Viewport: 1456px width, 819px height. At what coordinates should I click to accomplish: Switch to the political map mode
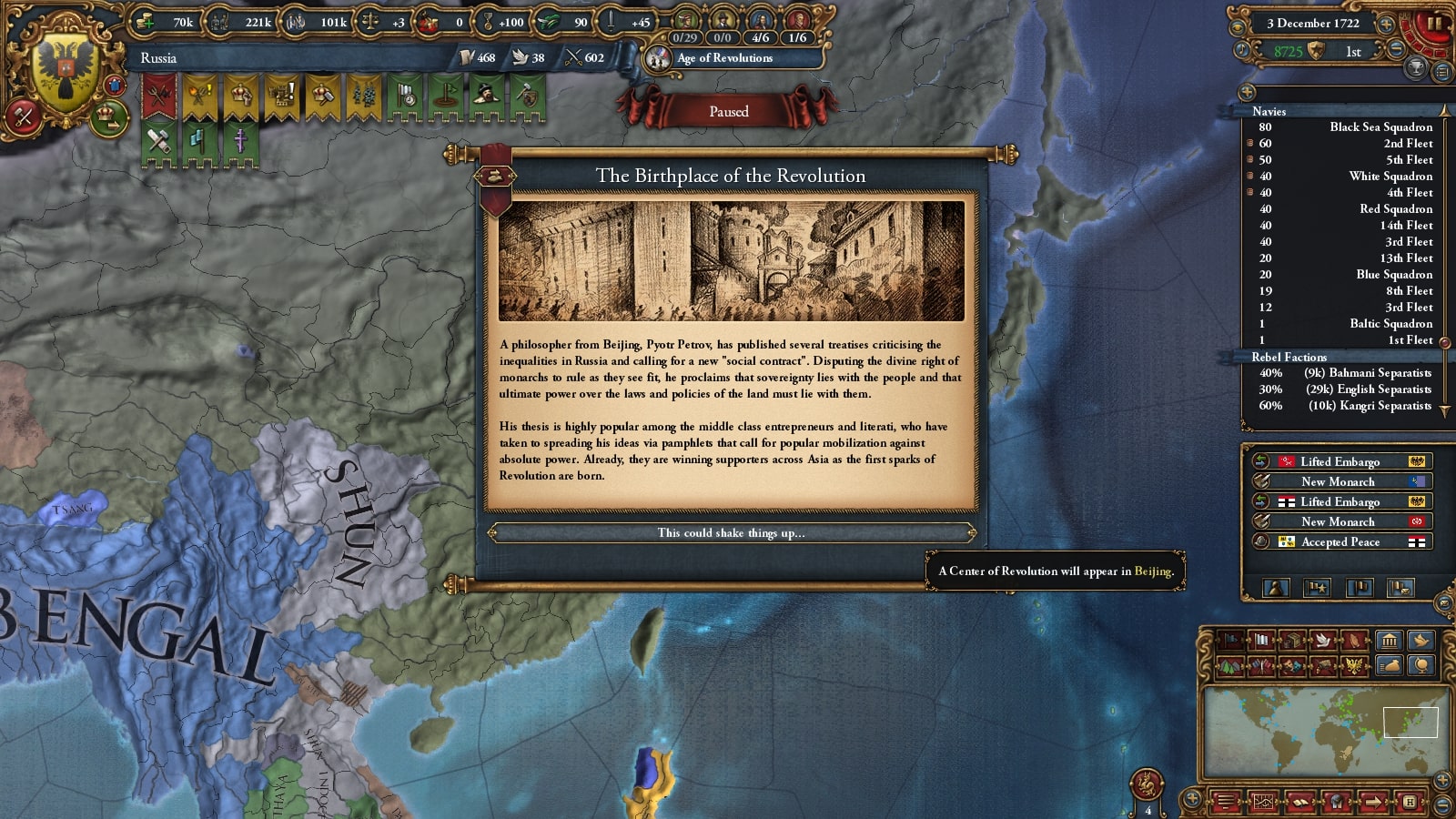(1231, 641)
